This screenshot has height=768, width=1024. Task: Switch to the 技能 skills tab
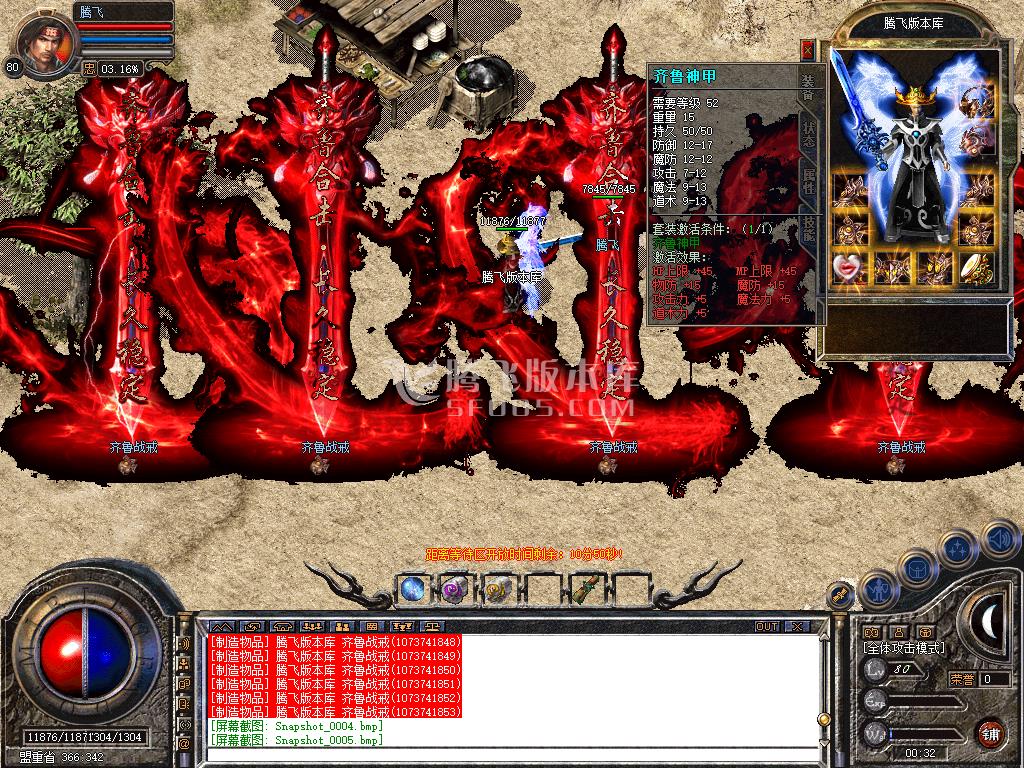(x=807, y=229)
